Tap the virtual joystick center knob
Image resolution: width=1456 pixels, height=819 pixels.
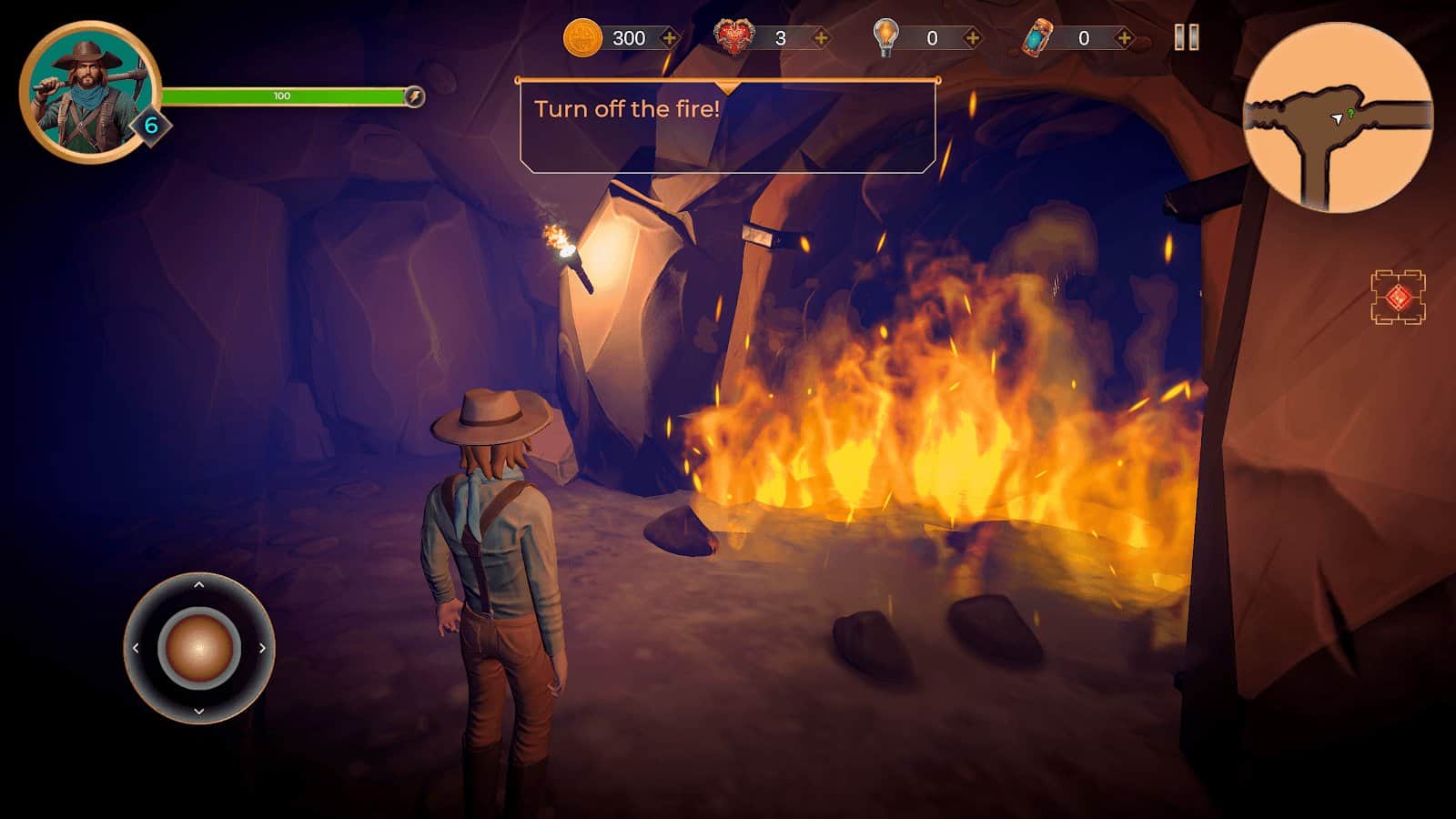click(198, 648)
